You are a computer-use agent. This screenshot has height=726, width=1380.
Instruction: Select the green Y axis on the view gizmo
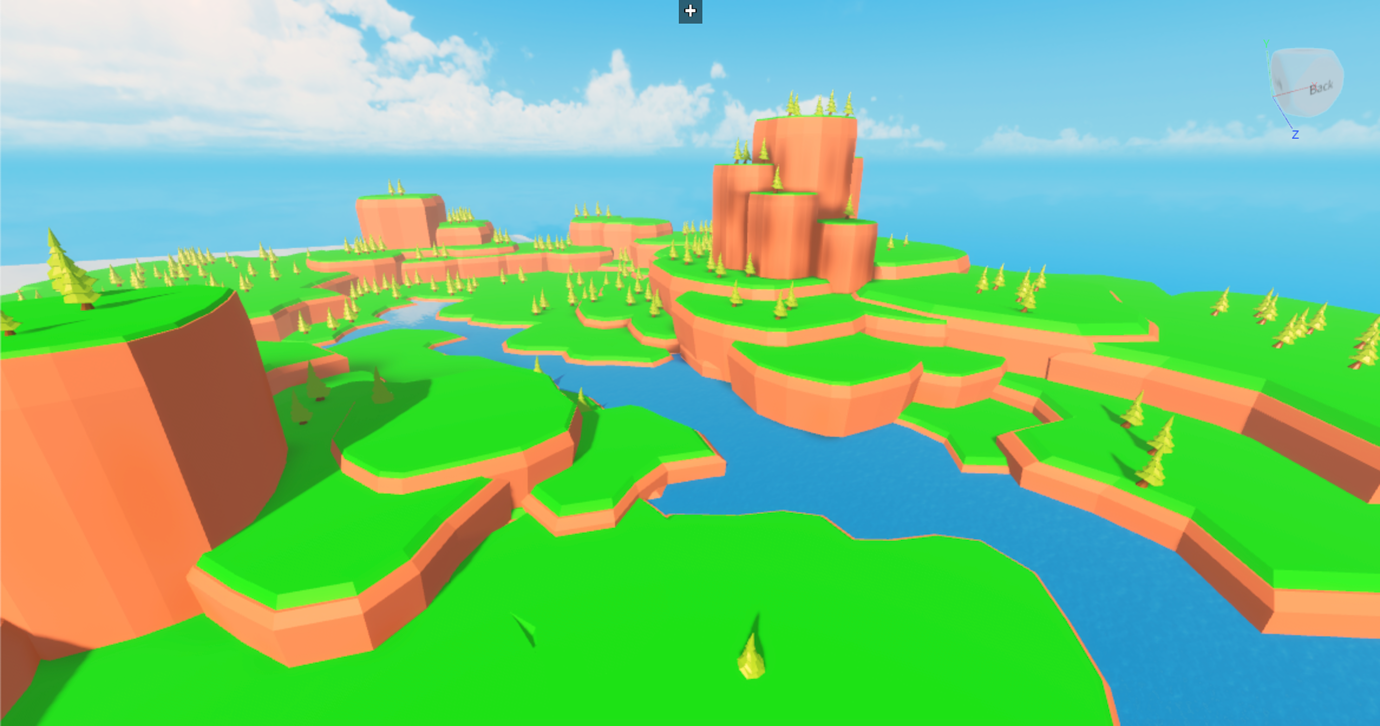tap(1266, 45)
